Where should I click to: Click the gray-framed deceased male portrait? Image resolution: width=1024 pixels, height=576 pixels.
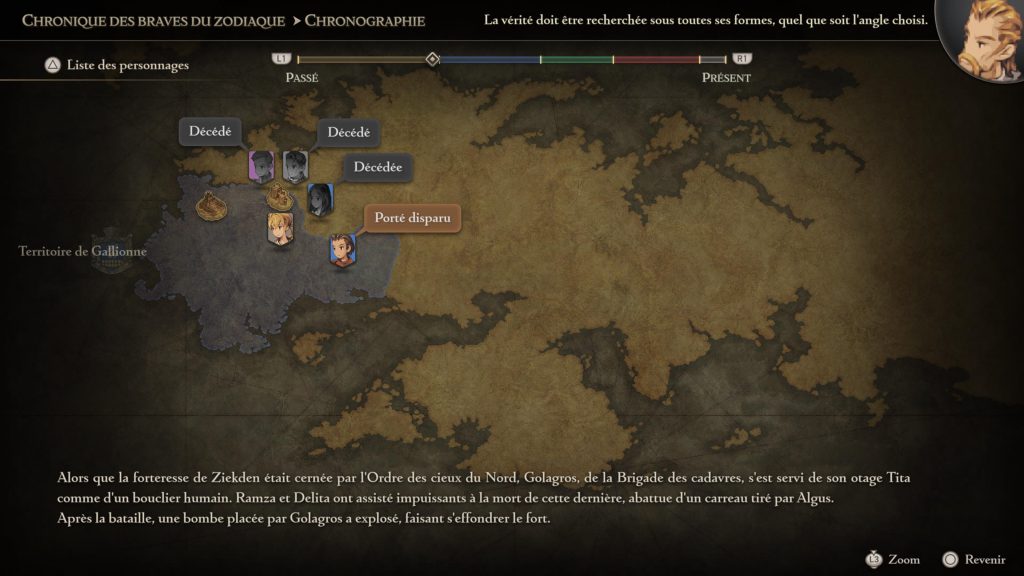click(x=294, y=166)
